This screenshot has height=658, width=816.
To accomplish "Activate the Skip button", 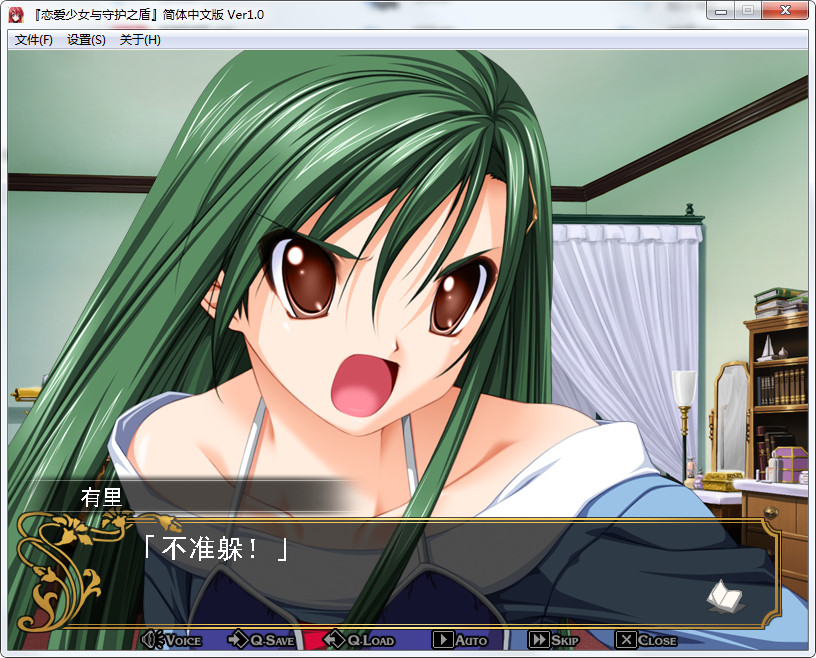I will pyautogui.click(x=554, y=640).
